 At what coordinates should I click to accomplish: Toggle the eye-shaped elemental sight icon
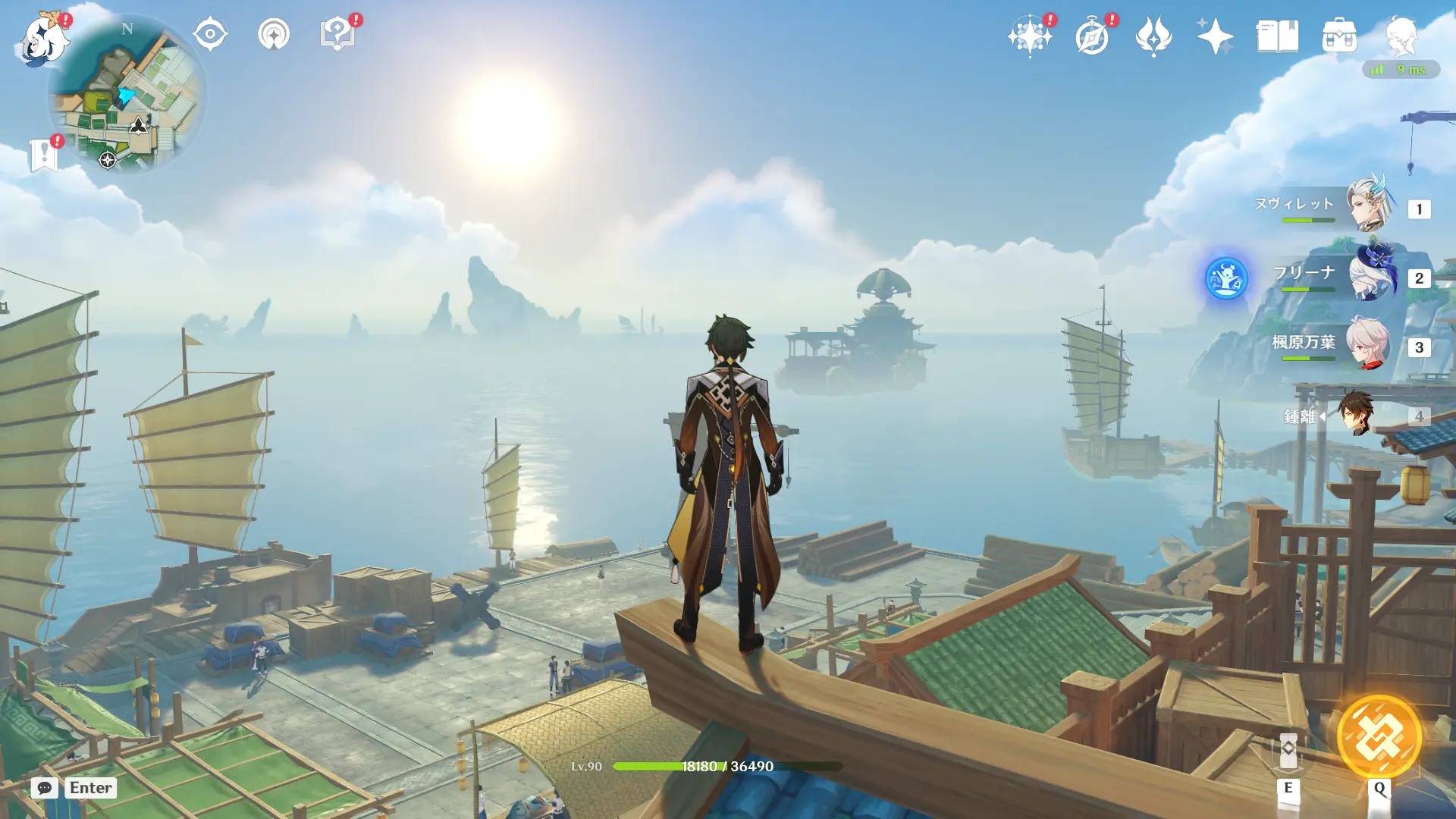click(210, 35)
